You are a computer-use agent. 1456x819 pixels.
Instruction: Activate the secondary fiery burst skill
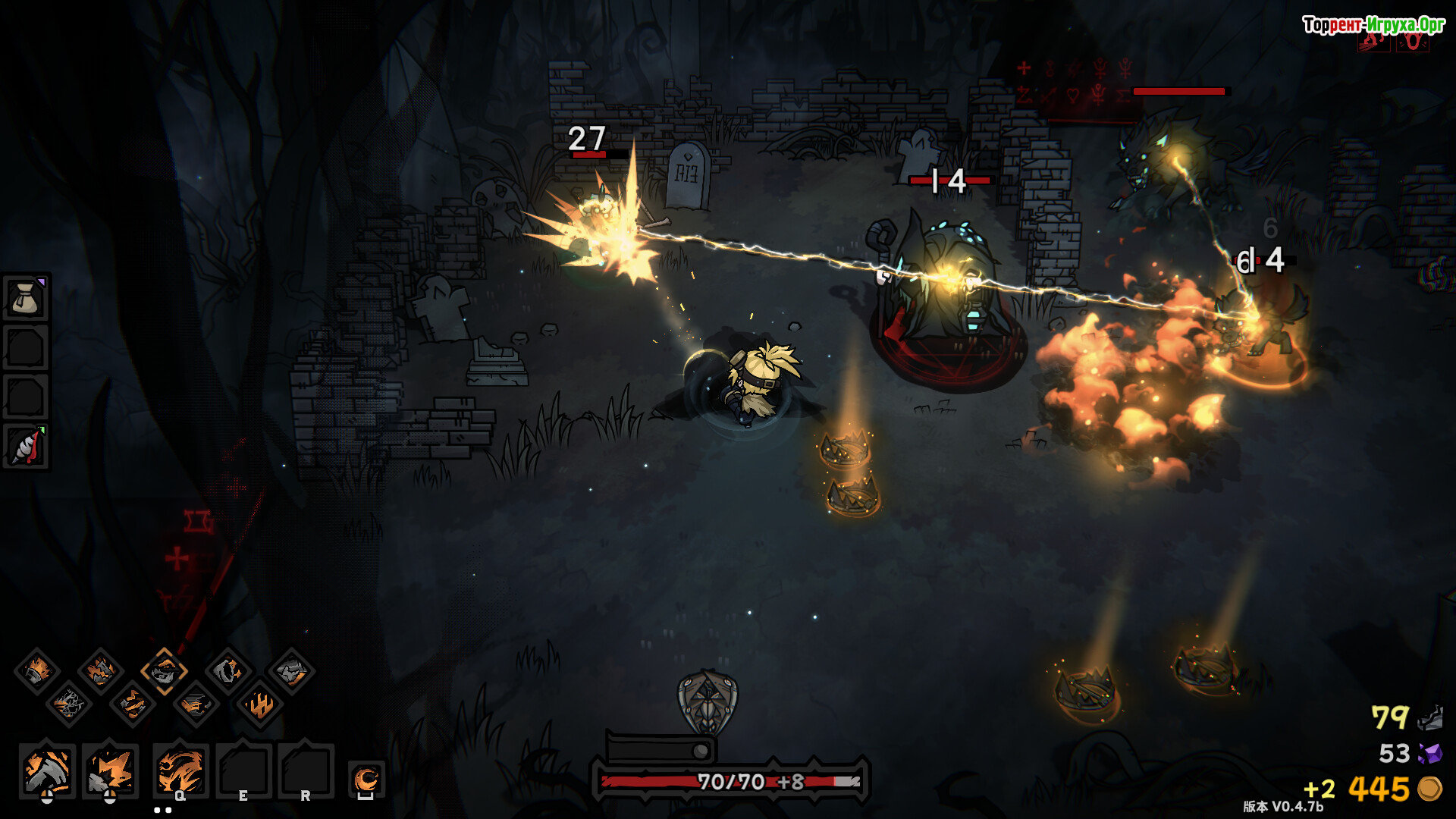110,770
